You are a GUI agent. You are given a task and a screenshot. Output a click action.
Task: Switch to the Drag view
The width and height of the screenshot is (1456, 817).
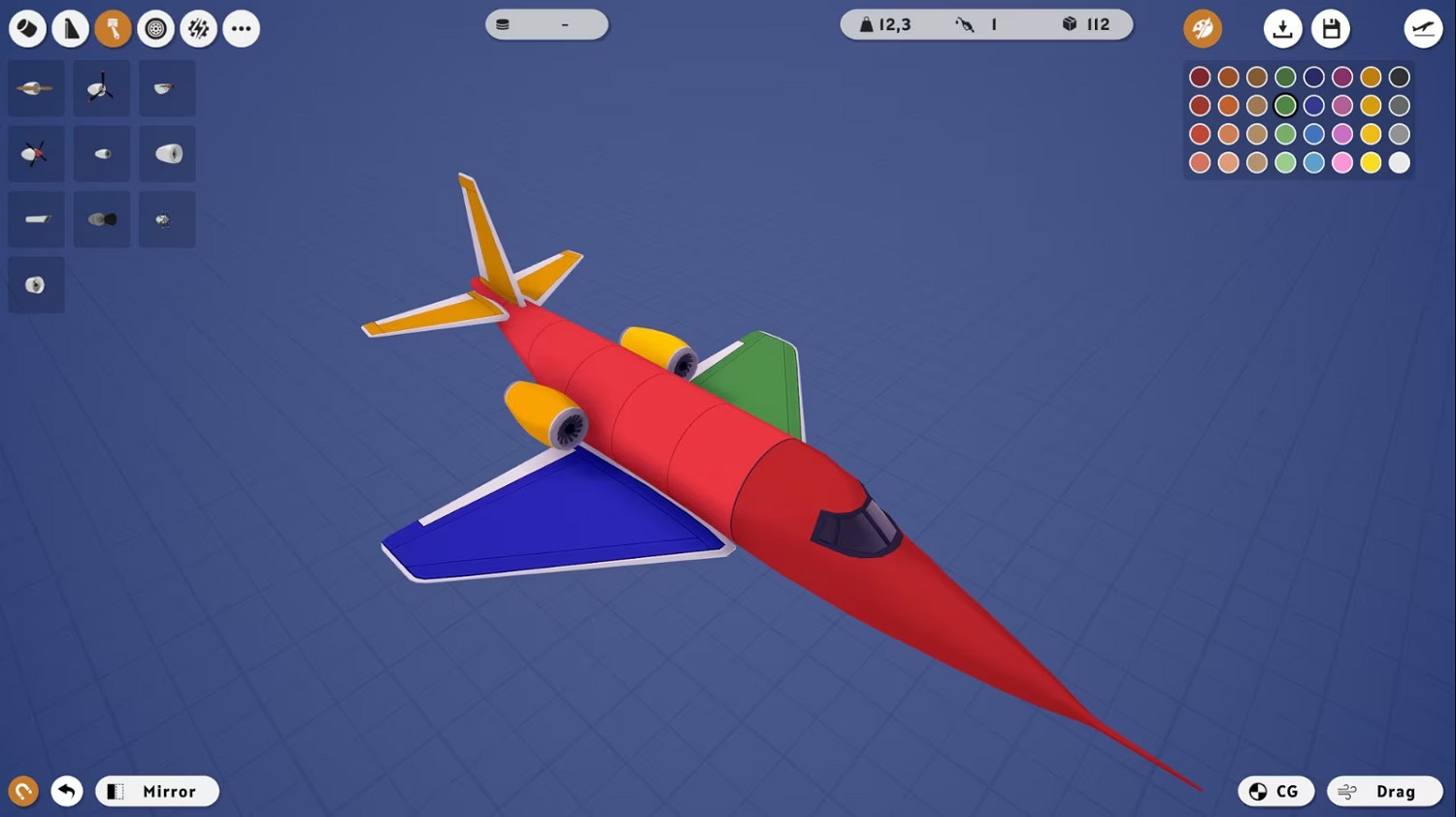1385,791
